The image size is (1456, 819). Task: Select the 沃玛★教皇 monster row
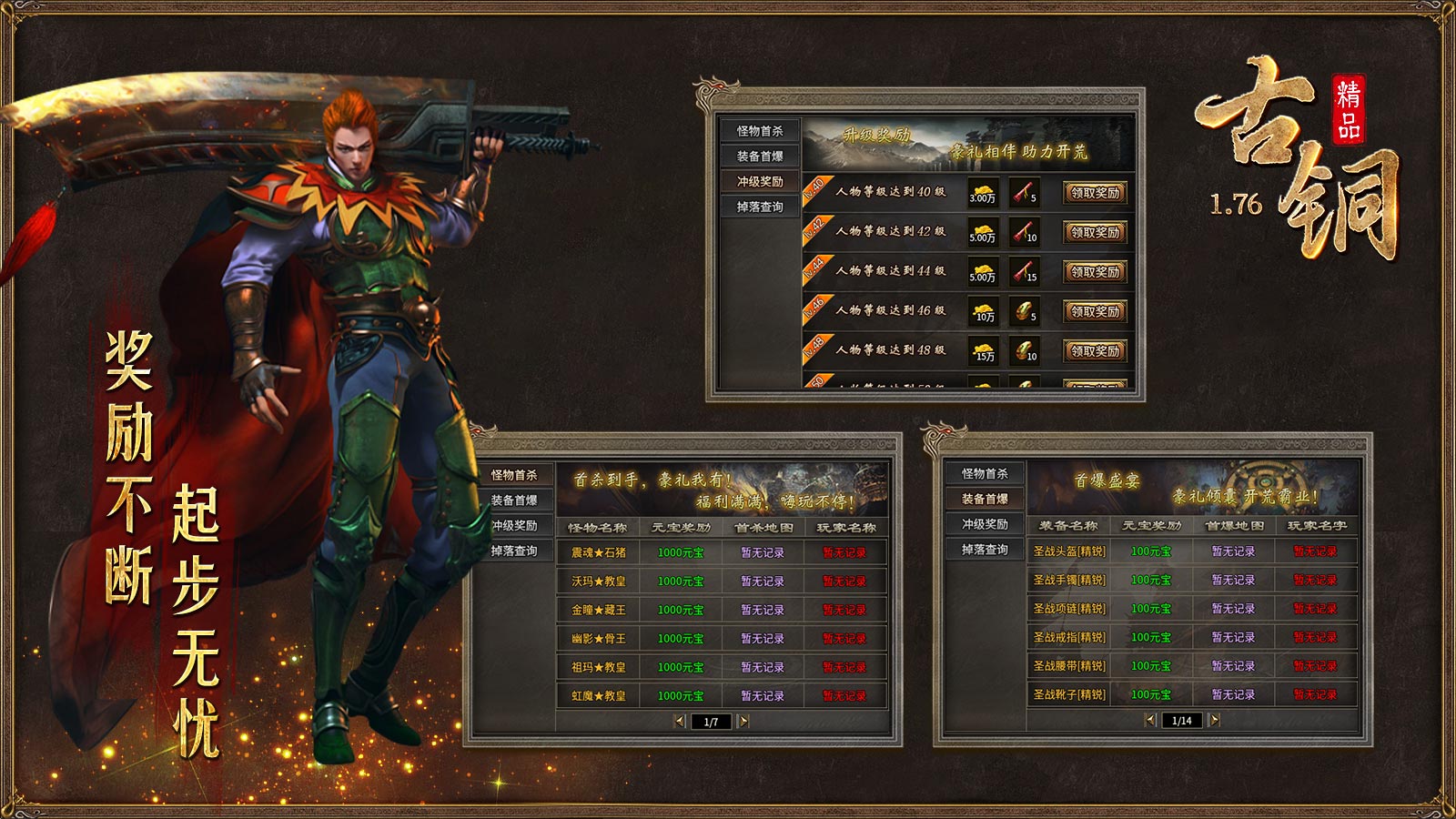(598, 581)
